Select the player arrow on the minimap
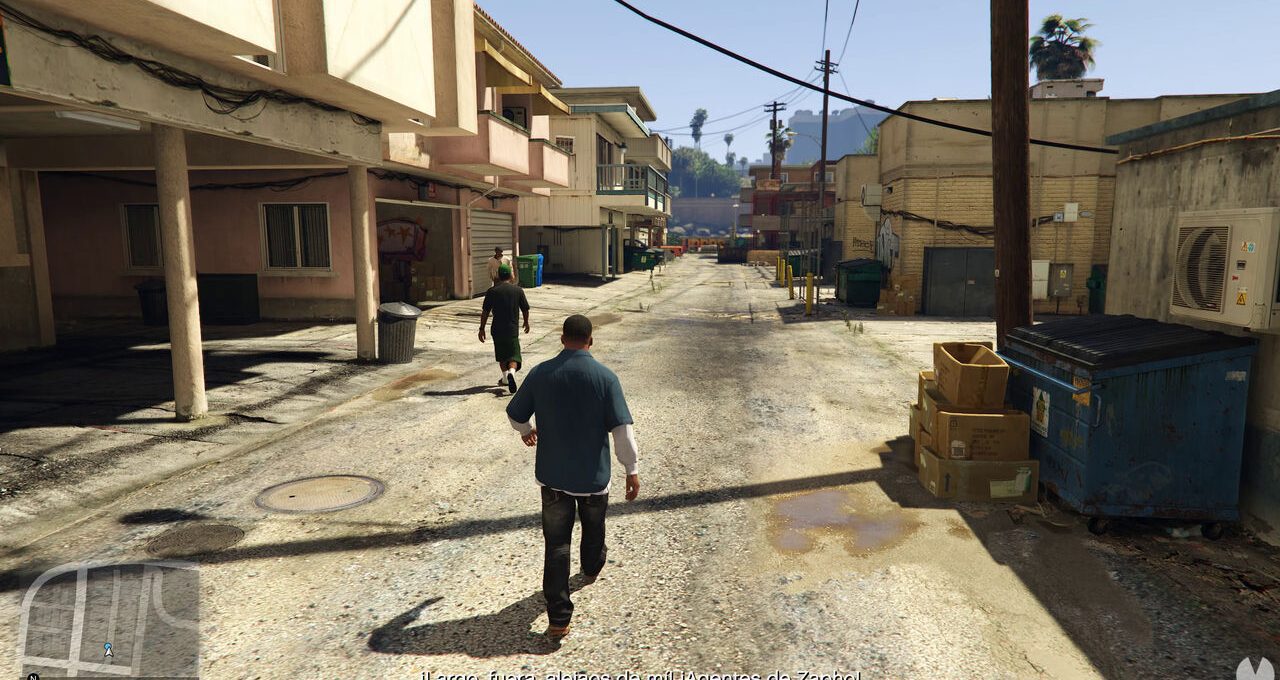 [x=108, y=650]
